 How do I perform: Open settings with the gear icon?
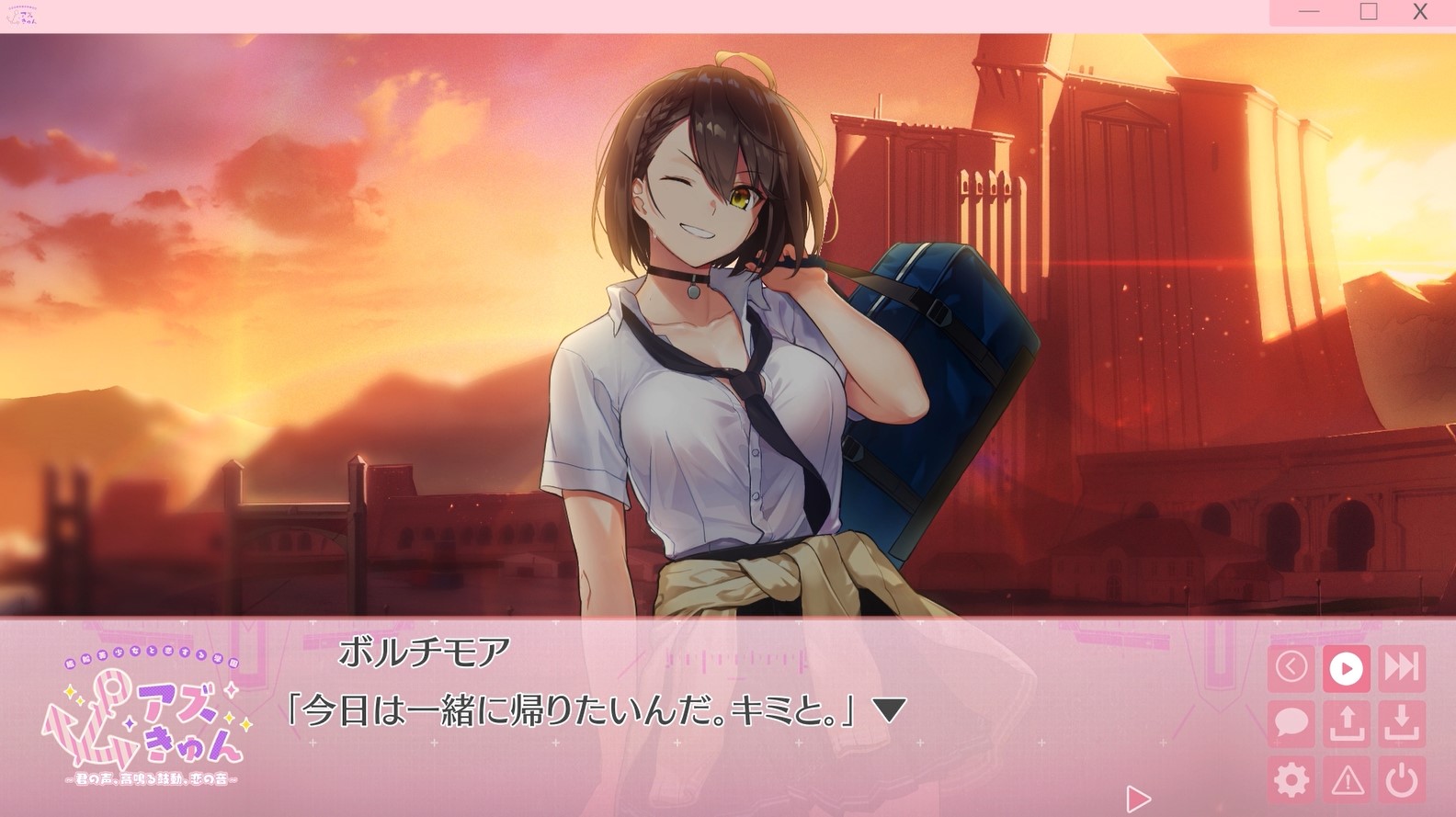point(1291,780)
